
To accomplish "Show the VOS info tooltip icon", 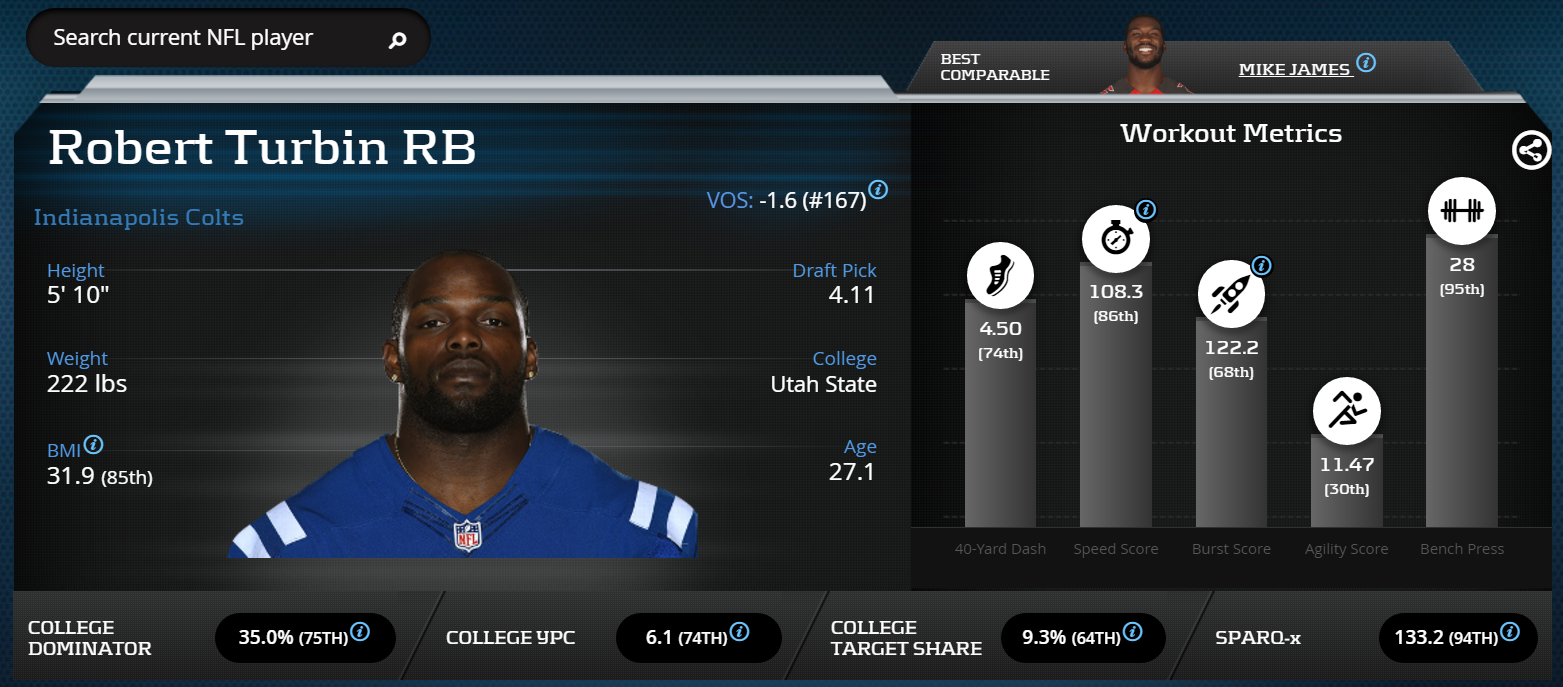I will coord(878,189).
